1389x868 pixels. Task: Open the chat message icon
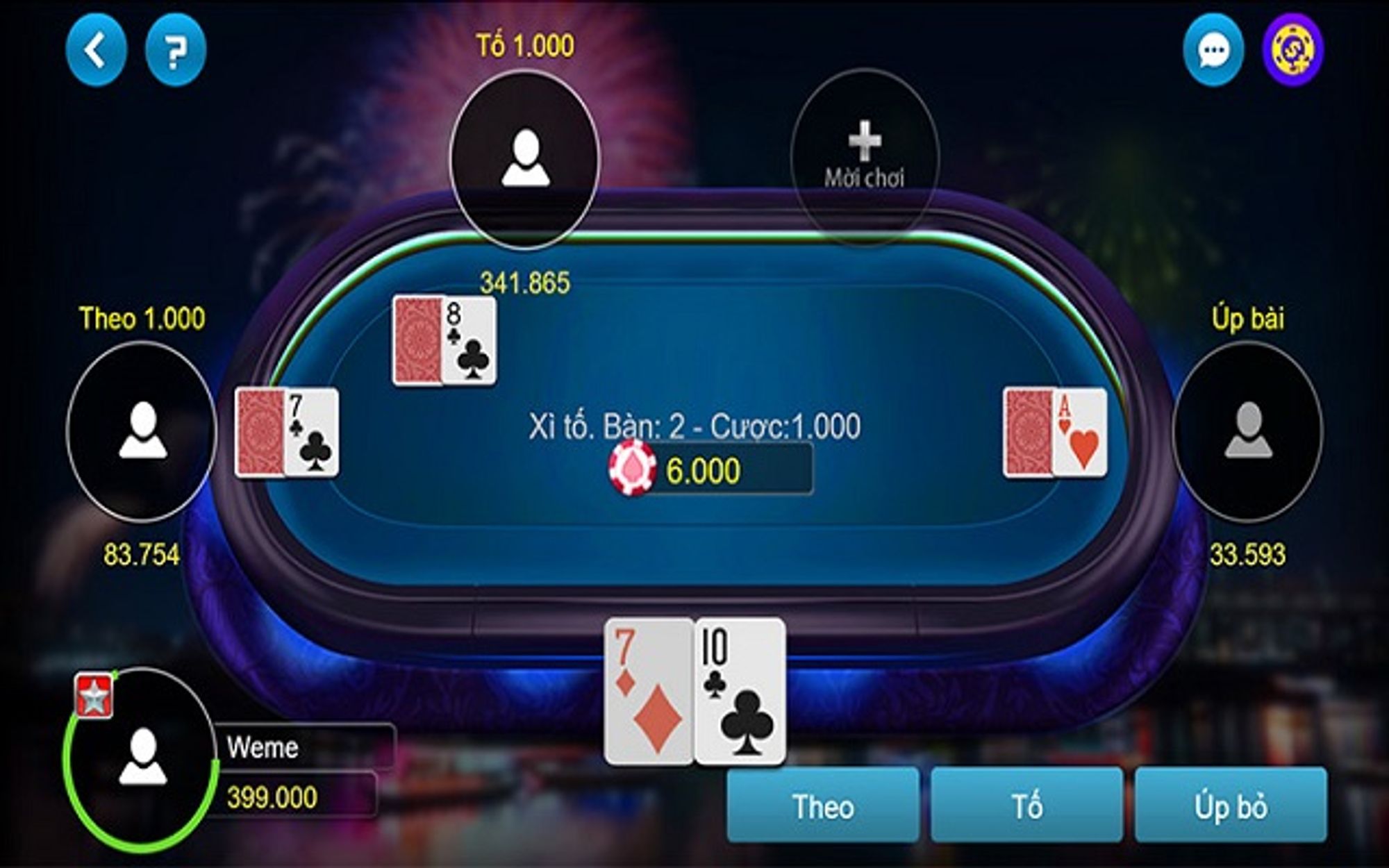point(1214,49)
